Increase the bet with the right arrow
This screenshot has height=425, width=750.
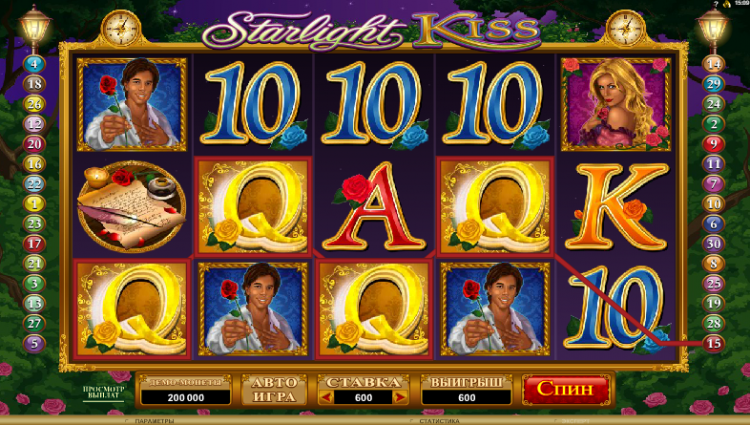[x=401, y=397]
